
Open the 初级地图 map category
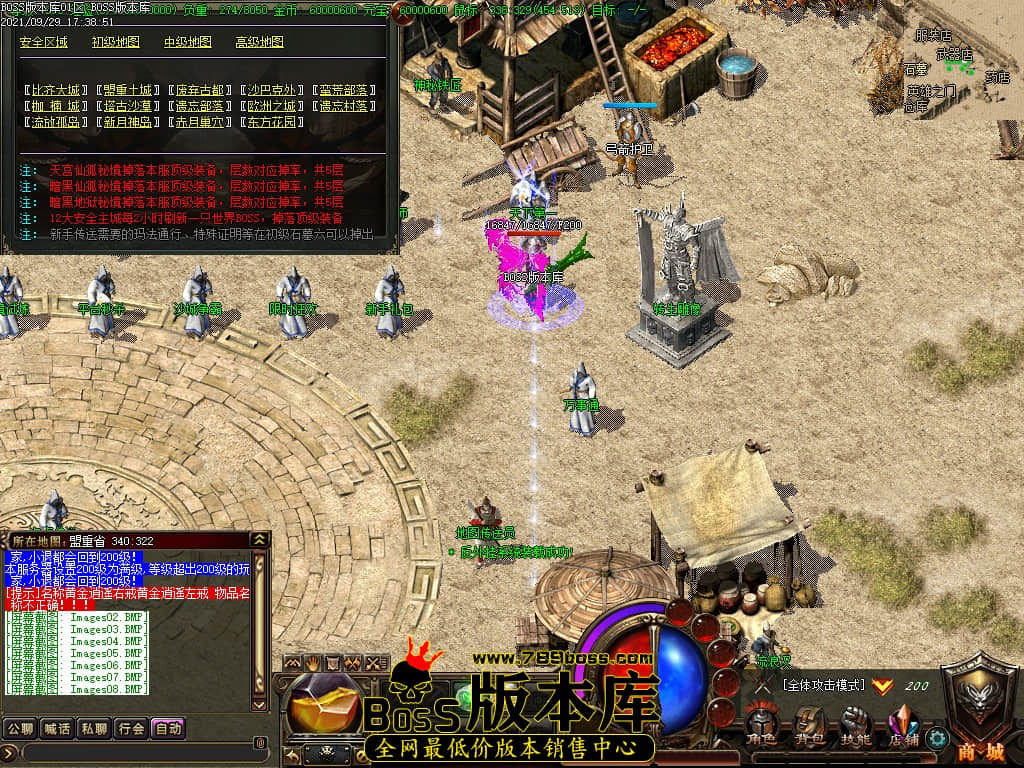[x=116, y=42]
